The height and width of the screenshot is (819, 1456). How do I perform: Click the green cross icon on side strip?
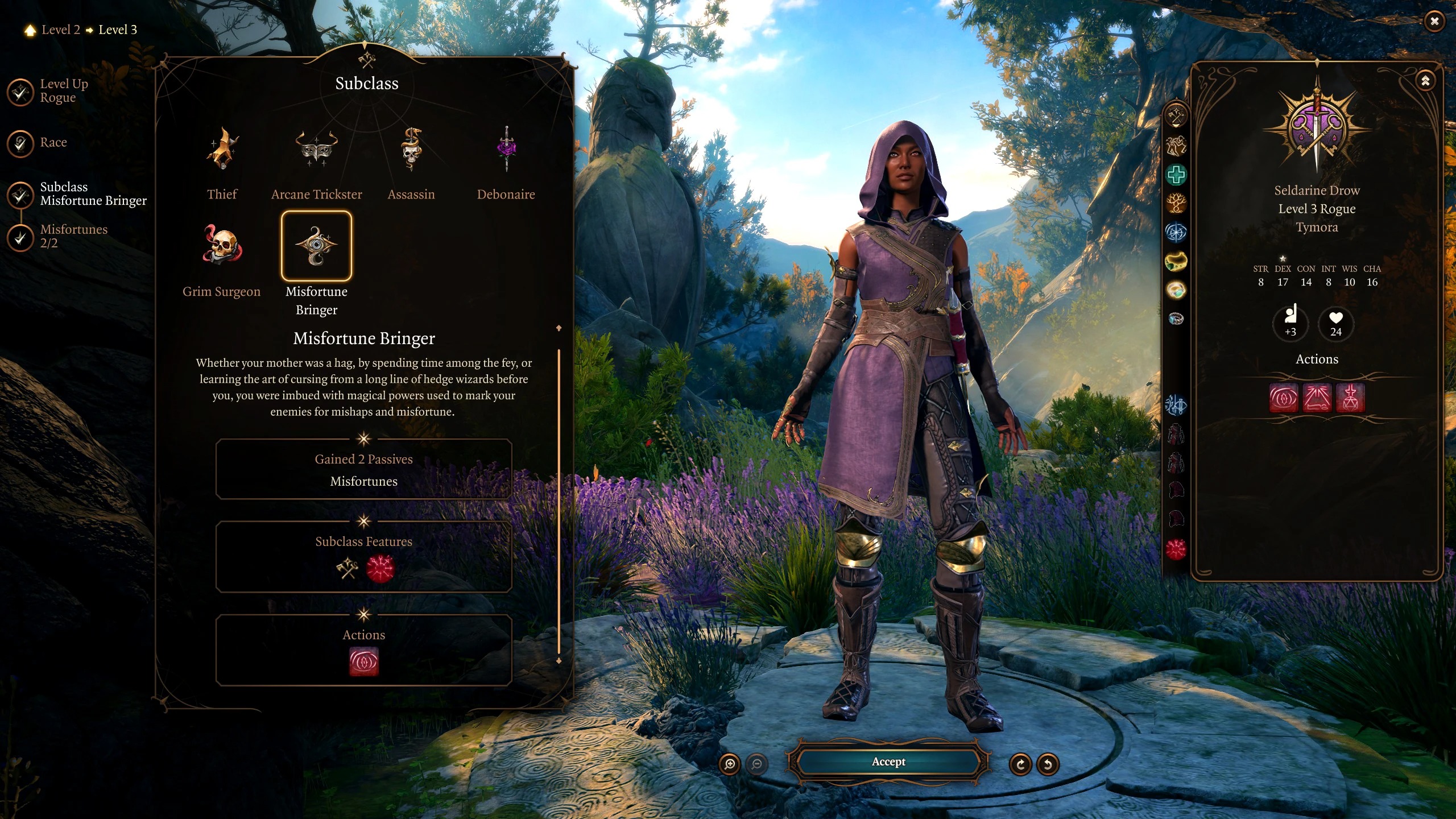click(x=1176, y=175)
